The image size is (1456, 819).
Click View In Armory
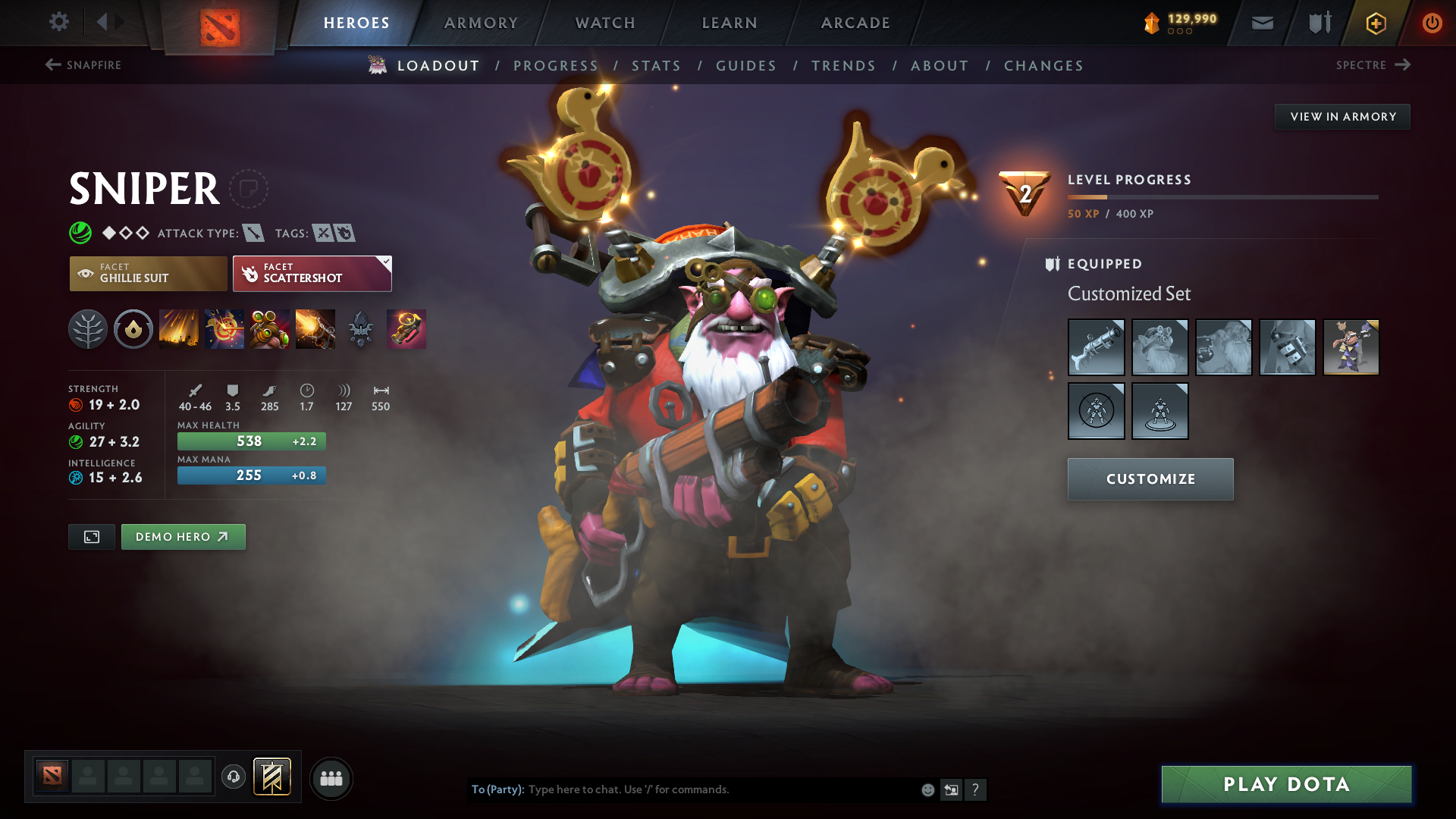tap(1342, 116)
